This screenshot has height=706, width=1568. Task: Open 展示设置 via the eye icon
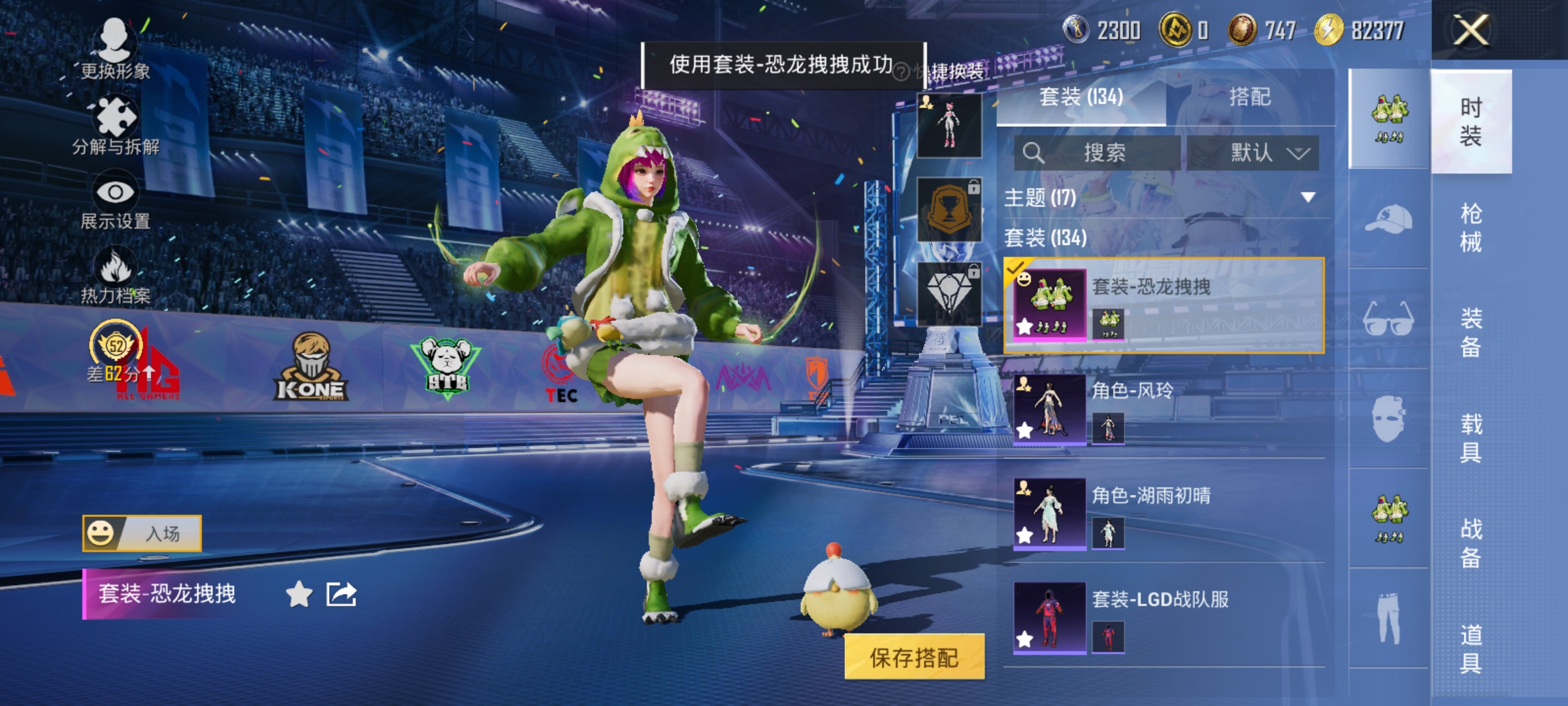click(x=116, y=191)
